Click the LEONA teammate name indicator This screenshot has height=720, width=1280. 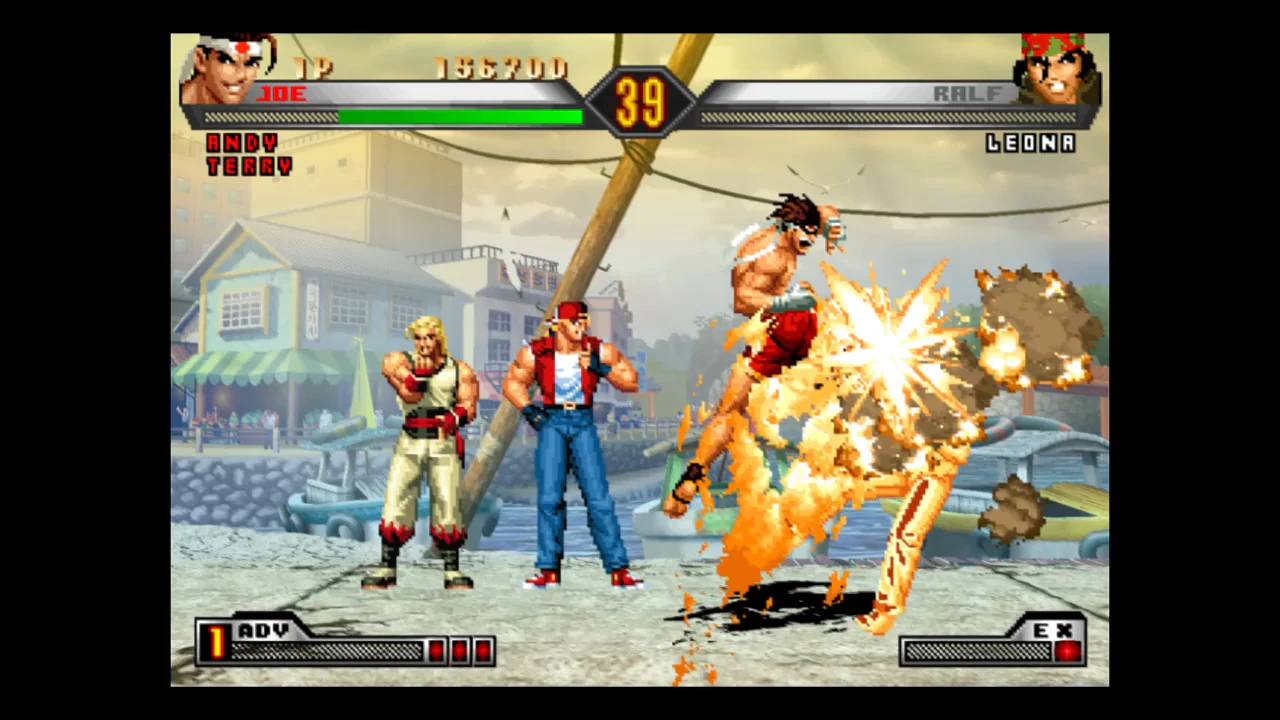tap(1030, 144)
